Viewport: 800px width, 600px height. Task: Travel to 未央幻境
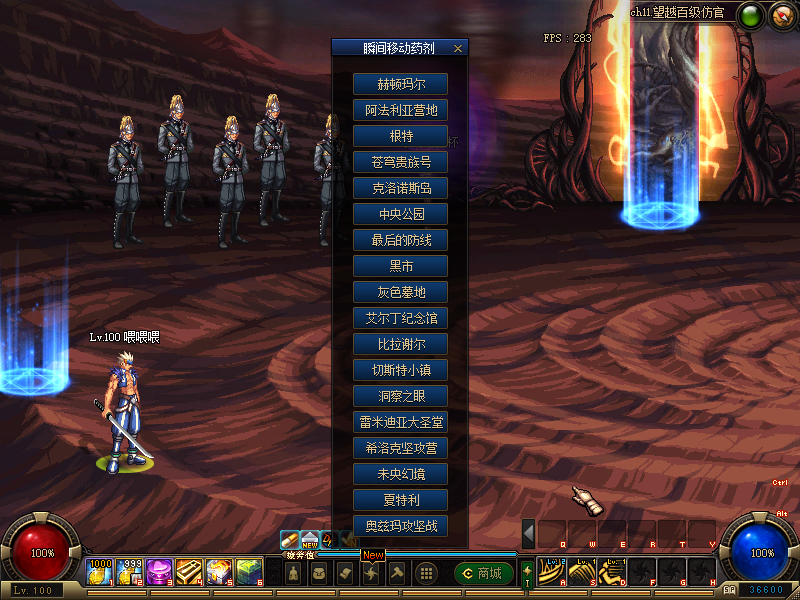click(x=400, y=474)
